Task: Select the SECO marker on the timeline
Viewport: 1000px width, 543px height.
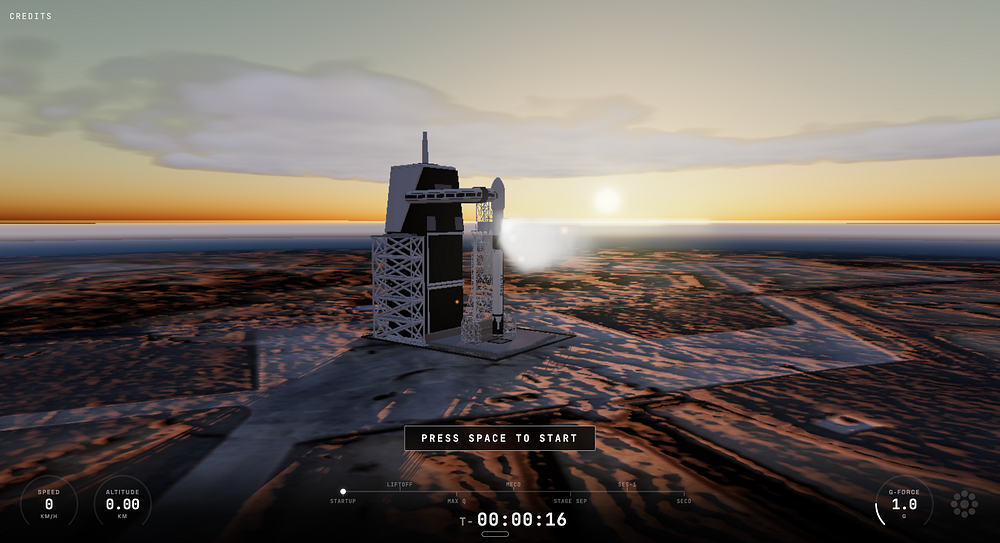Action: click(684, 492)
